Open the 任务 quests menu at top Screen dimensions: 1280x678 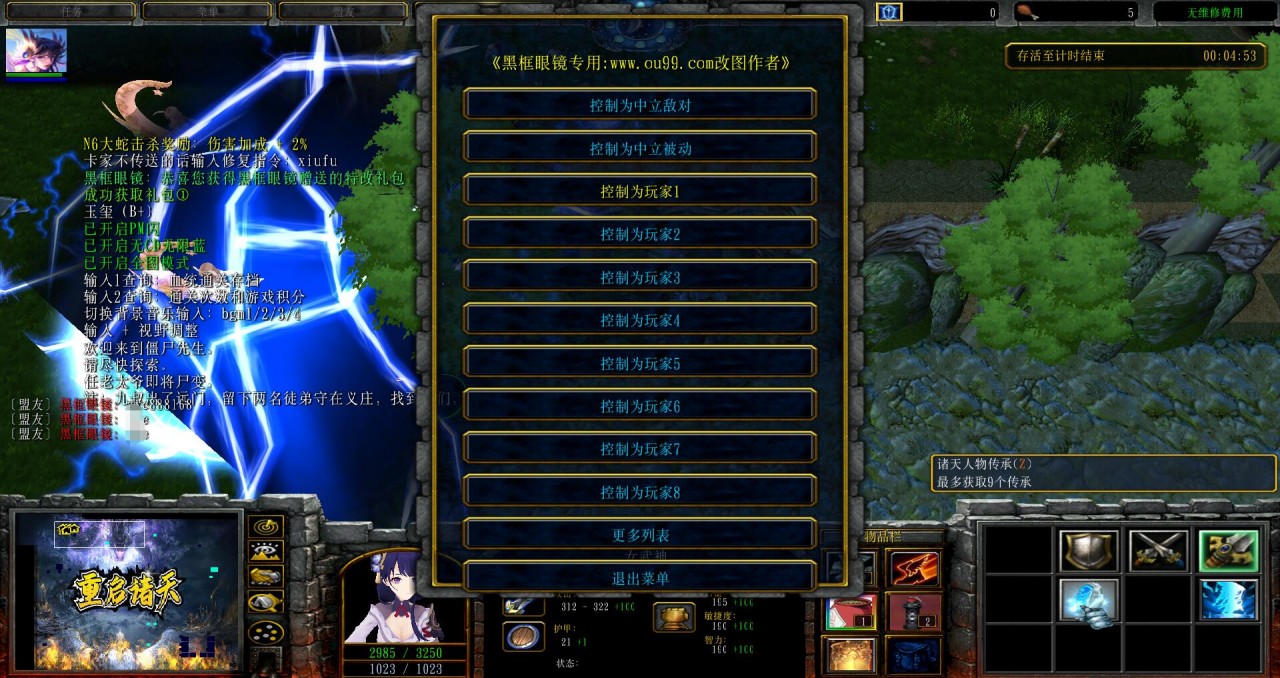70,12
